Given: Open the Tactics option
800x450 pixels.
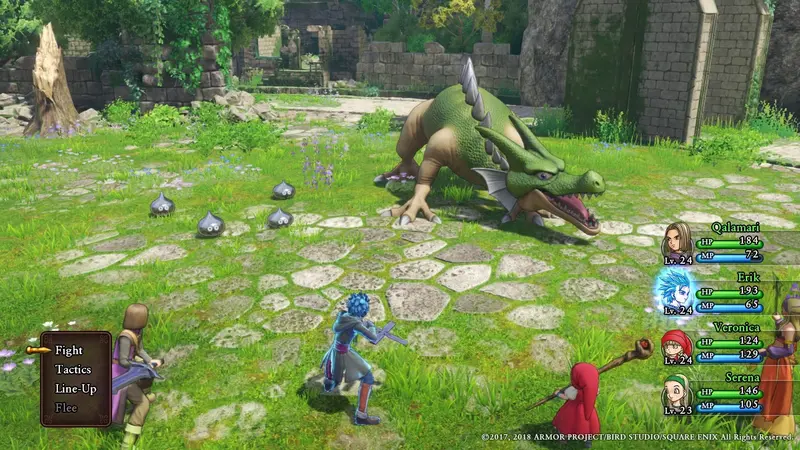Looking at the screenshot, I should coord(73,370).
